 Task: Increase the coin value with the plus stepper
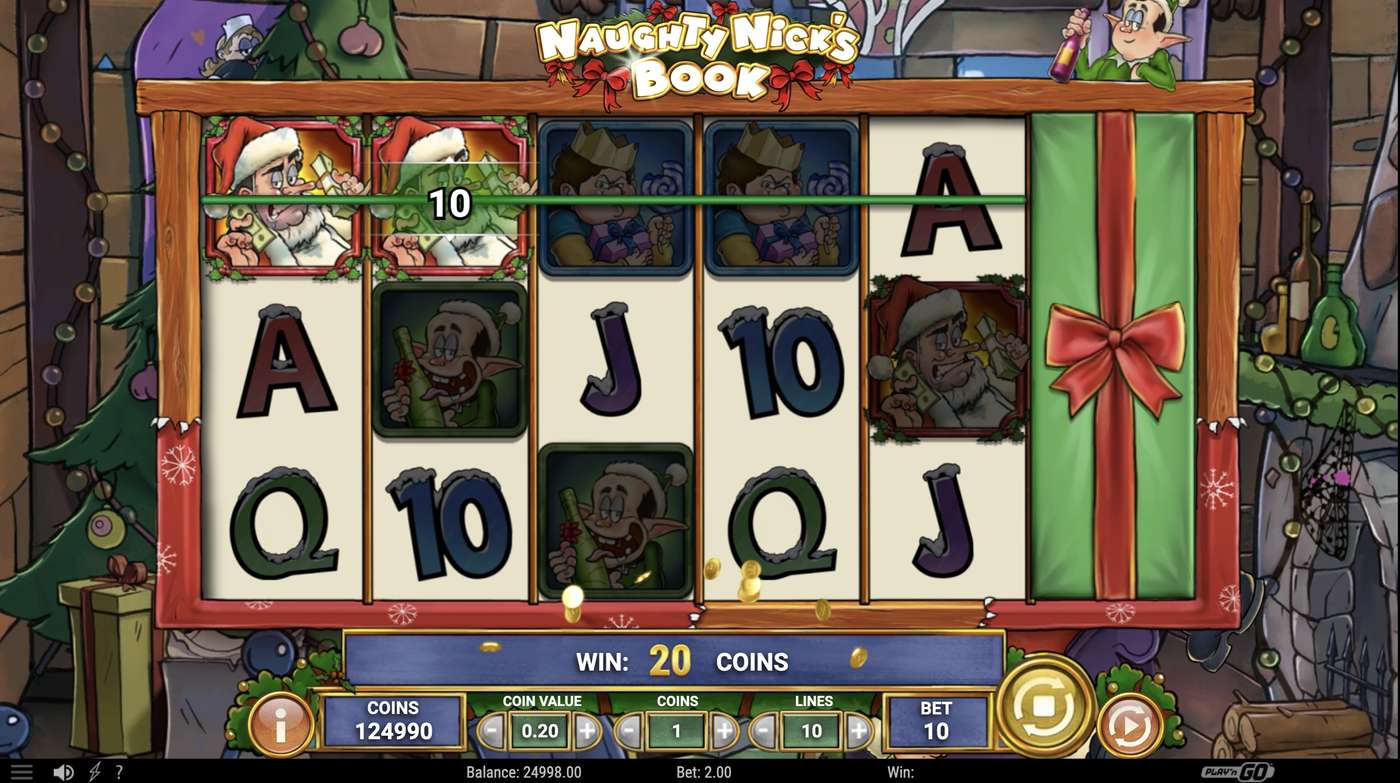click(587, 730)
